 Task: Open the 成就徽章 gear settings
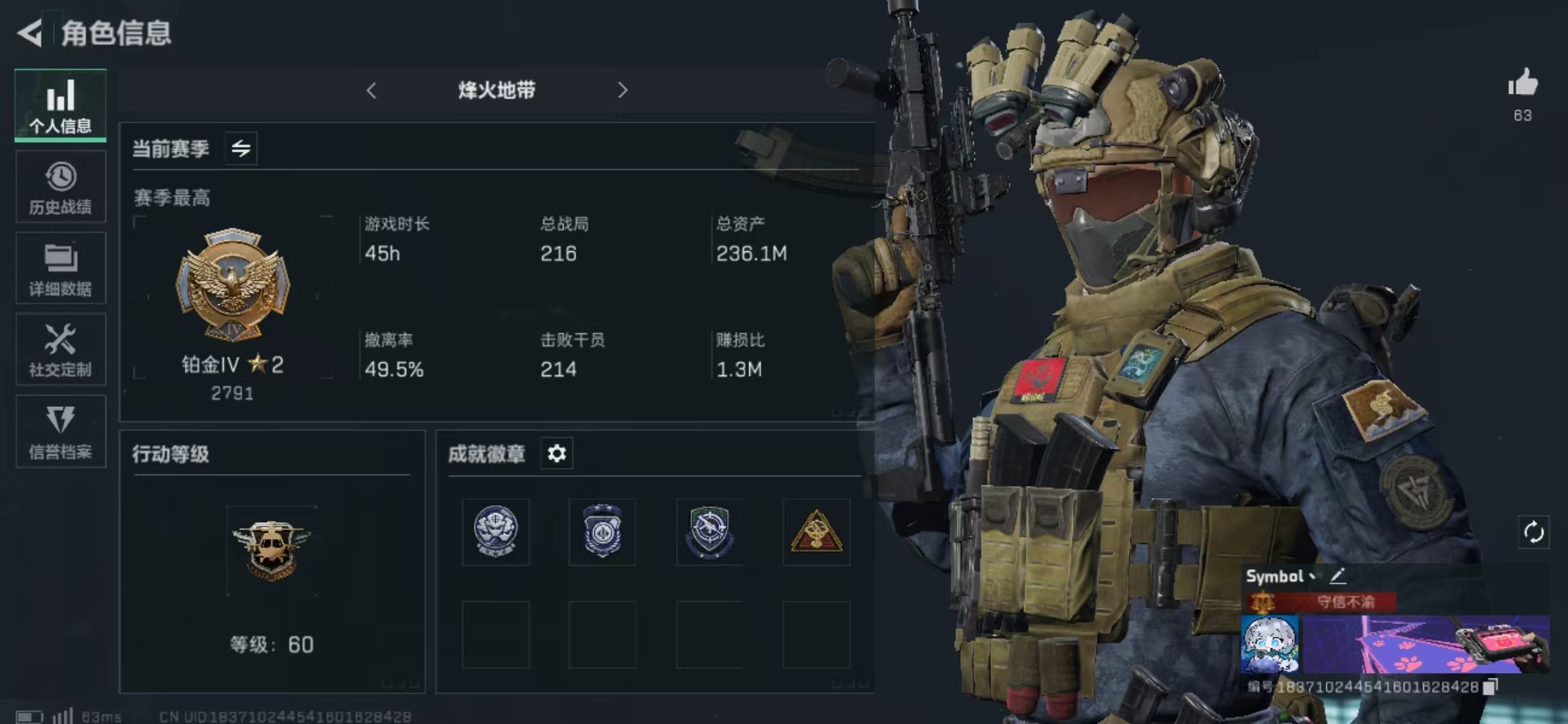click(556, 454)
